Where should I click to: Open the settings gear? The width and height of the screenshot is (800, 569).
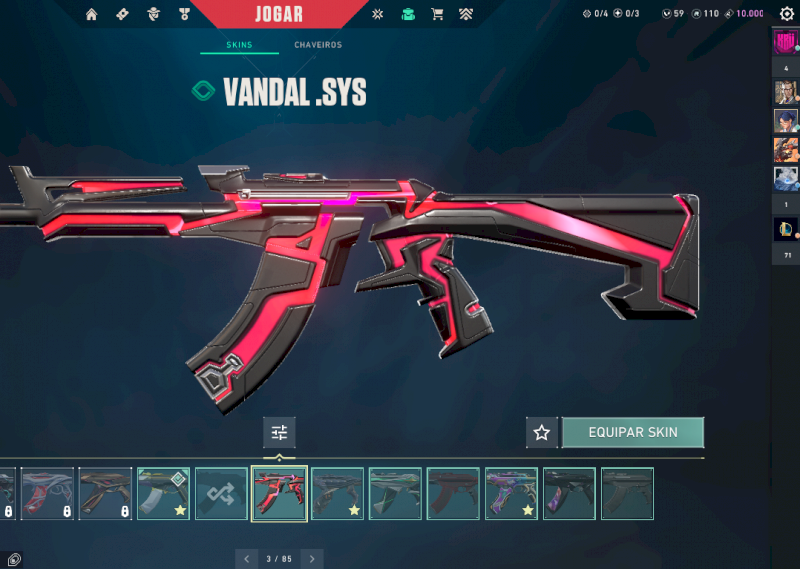click(786, 14)
